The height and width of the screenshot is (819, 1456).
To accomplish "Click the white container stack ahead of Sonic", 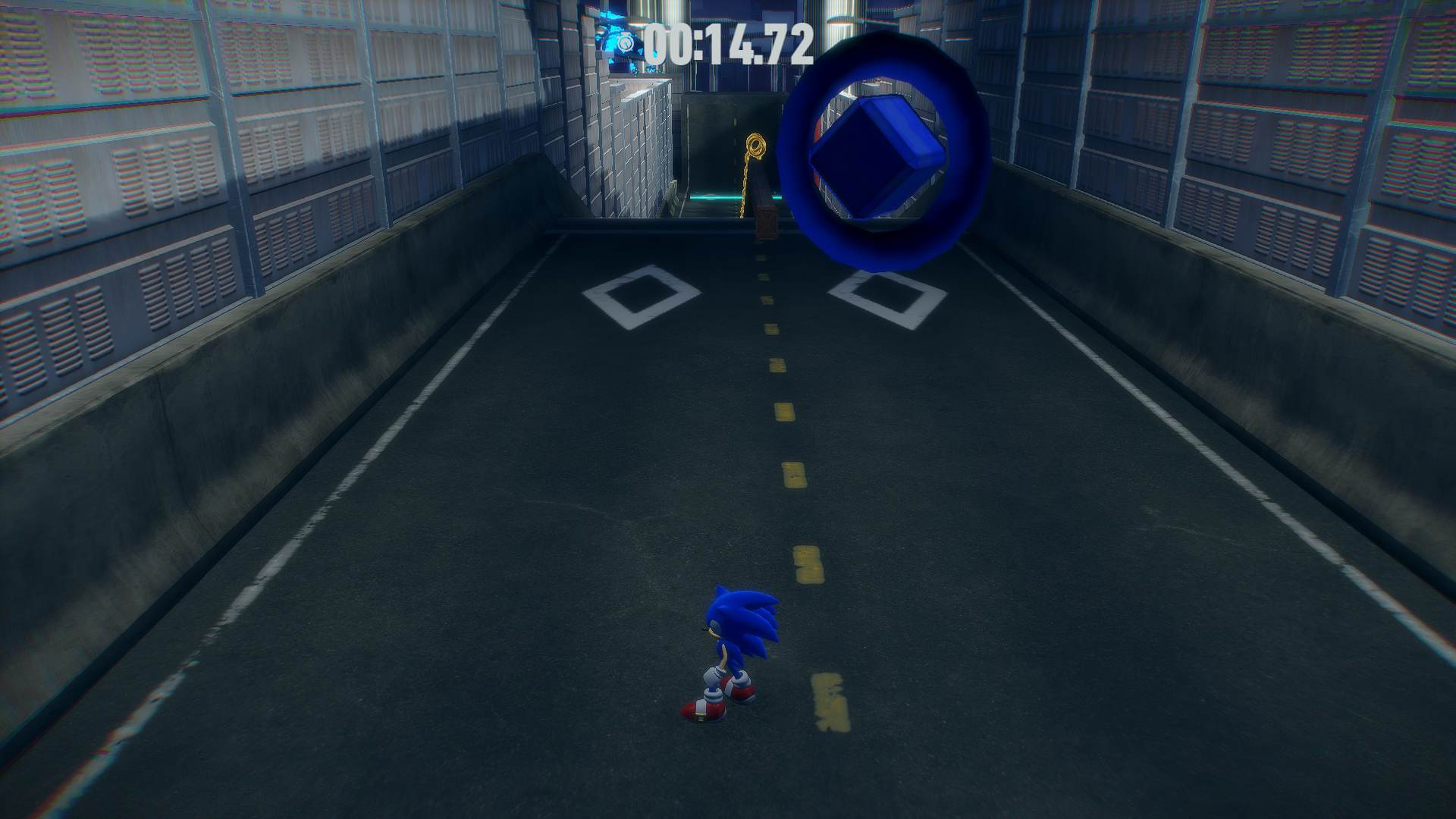I will coord(645,152).
